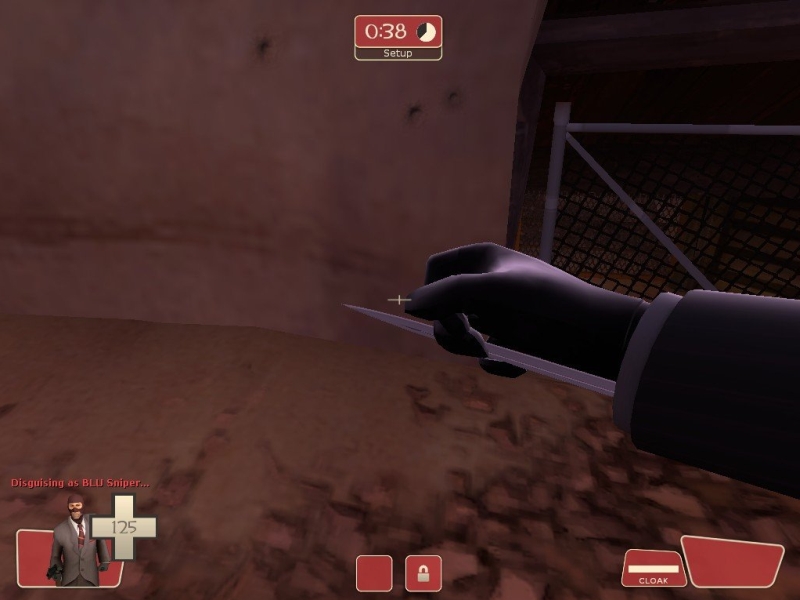Click the Cloak meter panel
Viewport: 800px width, 600px height.
(652, 569)
